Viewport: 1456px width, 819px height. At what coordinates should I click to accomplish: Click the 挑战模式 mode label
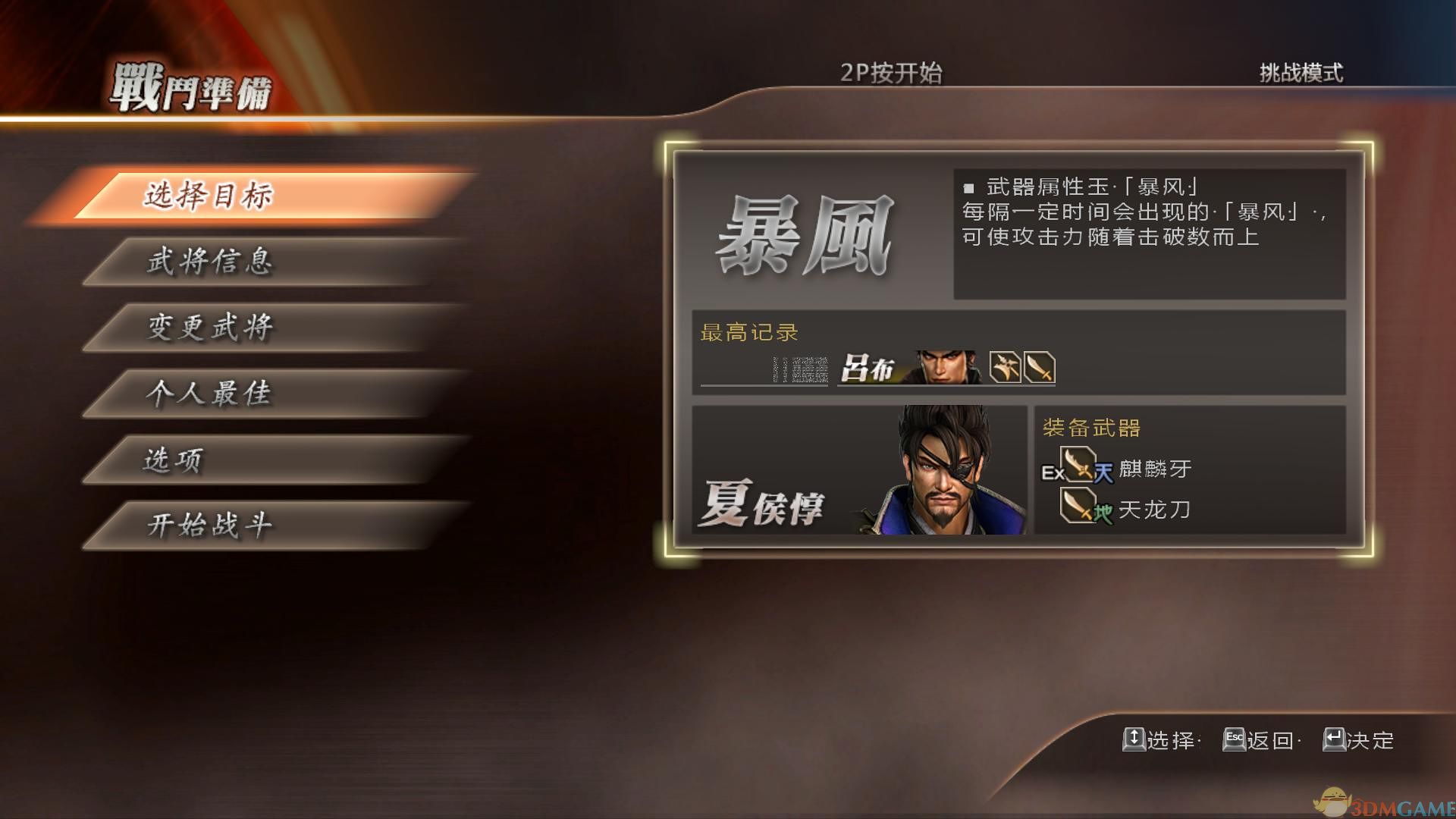(x=1299, y=74)
